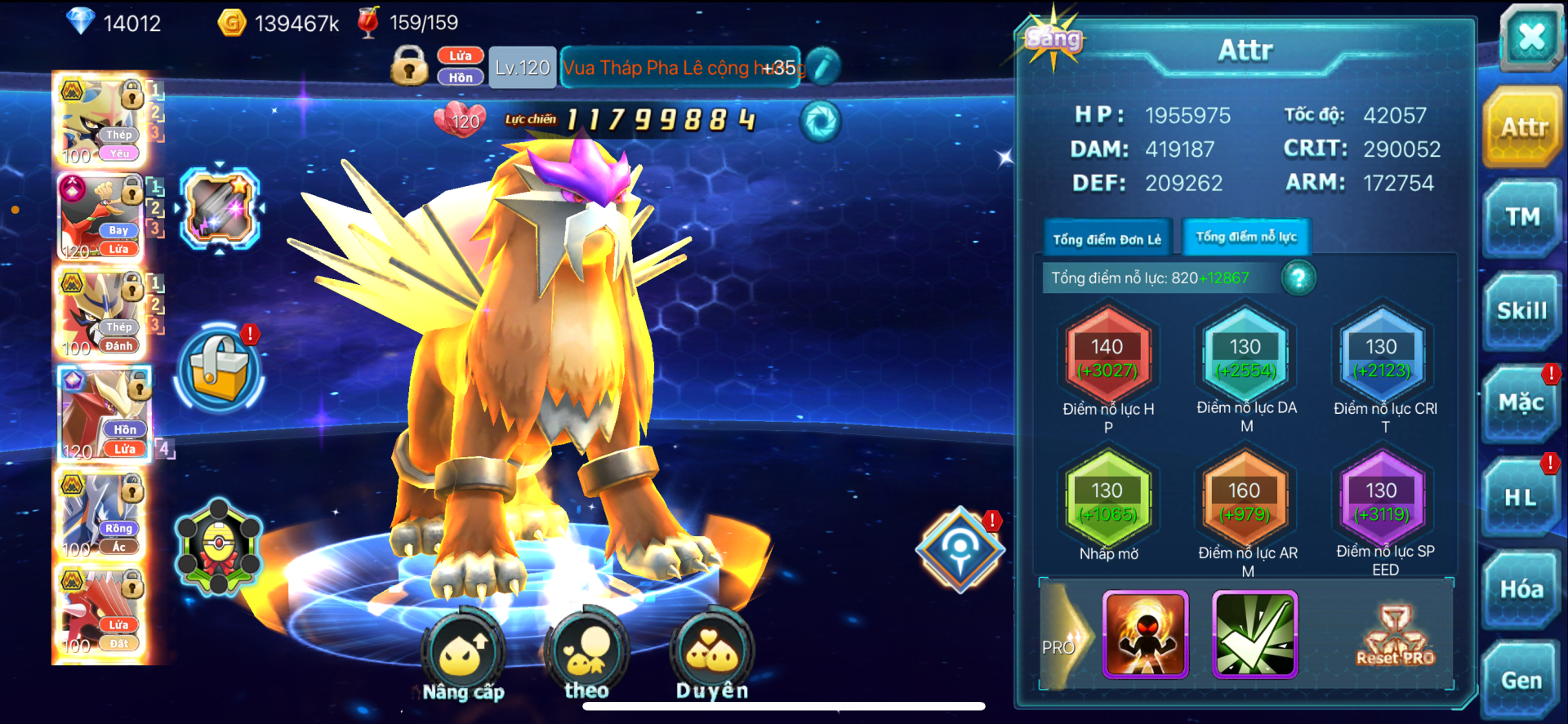Show the Tổng điểm Đơn Lẻ tab
The height and width of the screenshot is (724, 1568).
tap(1107, 239)
